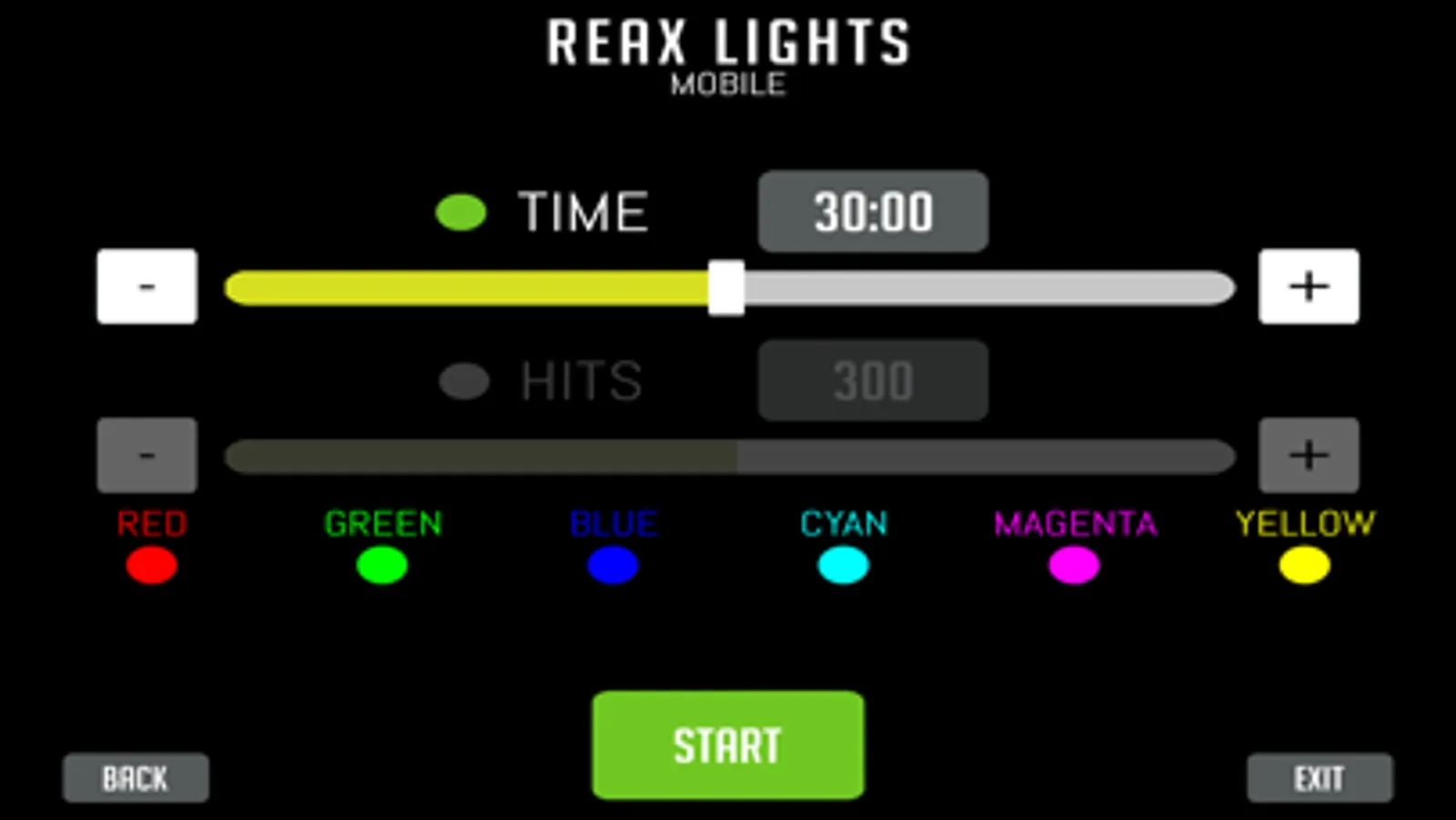
Task: Select the CYAN color light
Action: [842, 566]
